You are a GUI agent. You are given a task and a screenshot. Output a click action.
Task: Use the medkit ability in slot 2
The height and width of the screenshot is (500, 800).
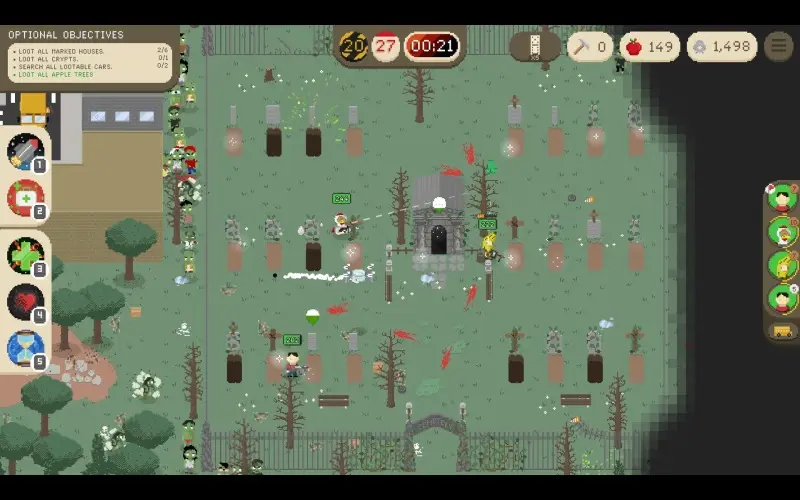25,198
